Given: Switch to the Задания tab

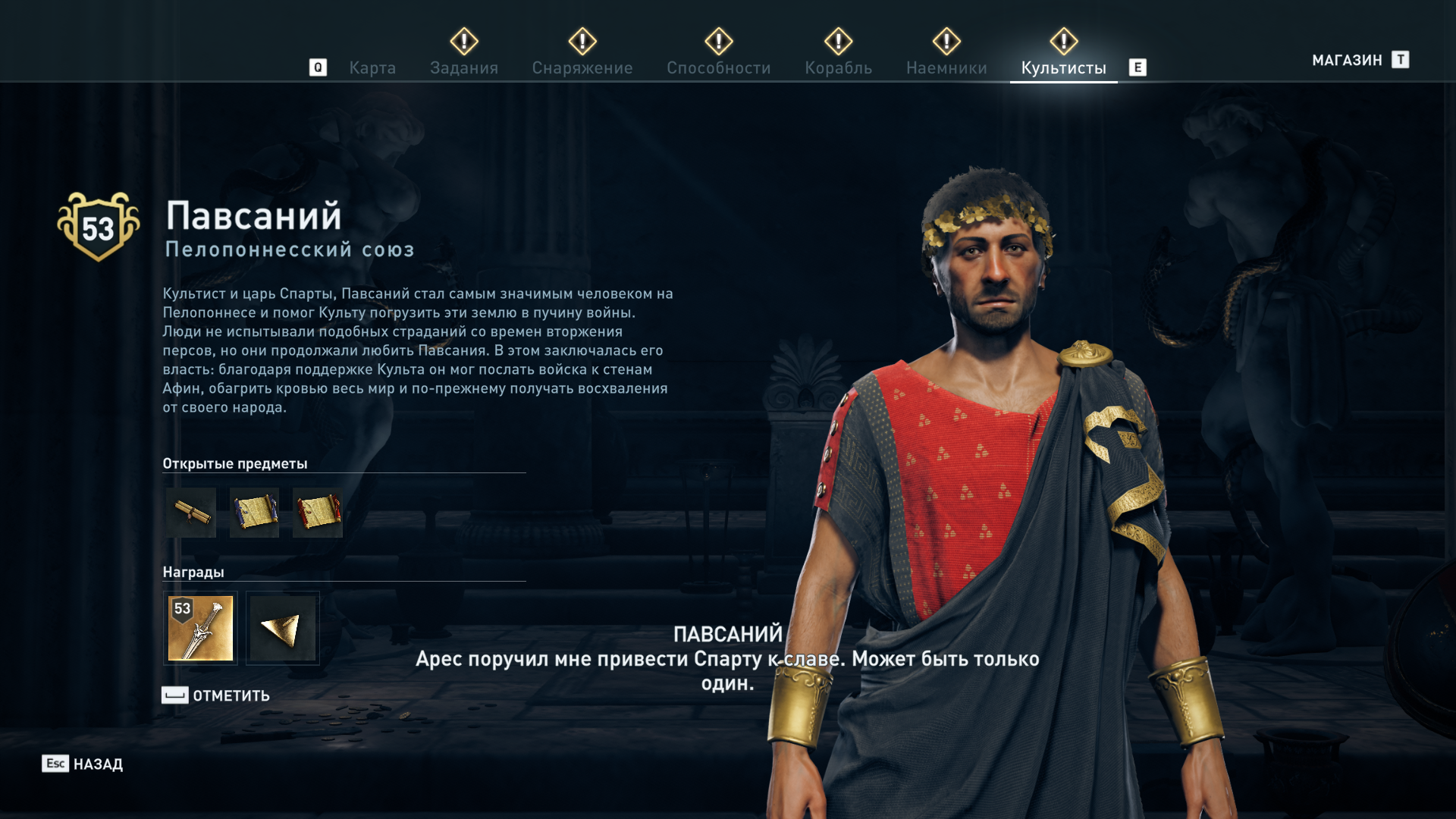Looking at the screenshot, I should pyautogui.click(x=463, y=68).
